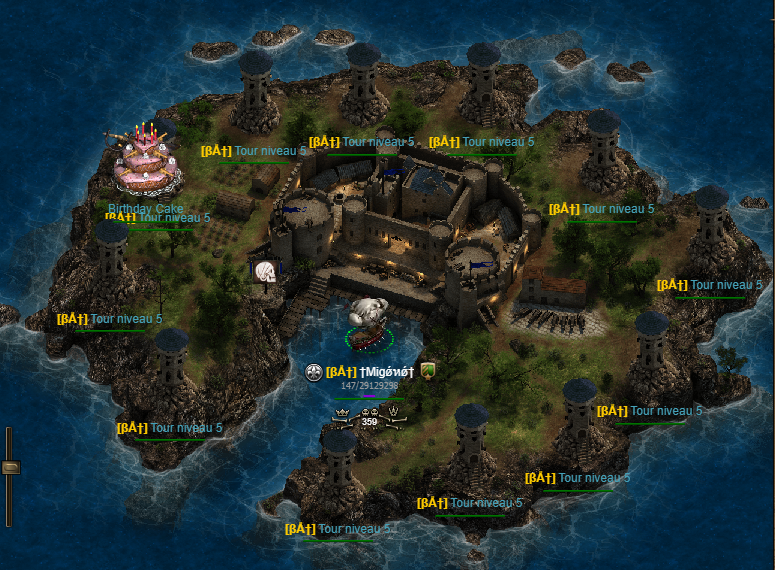The width and height of the screenshot is (775, 570).
Task: Click the skull flag marker at the dock
Action: click(266, 272)
